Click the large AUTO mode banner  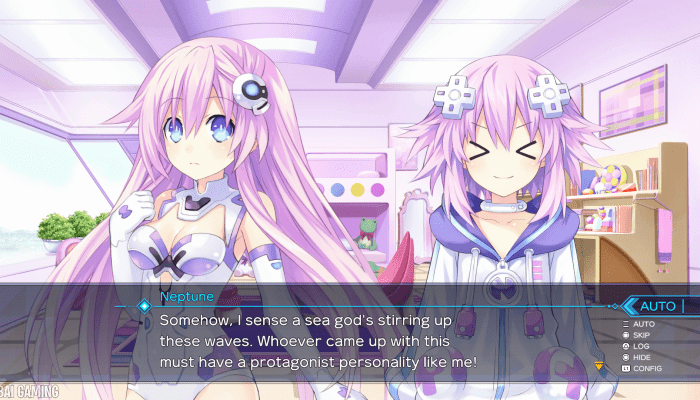[x=657, y=306]
